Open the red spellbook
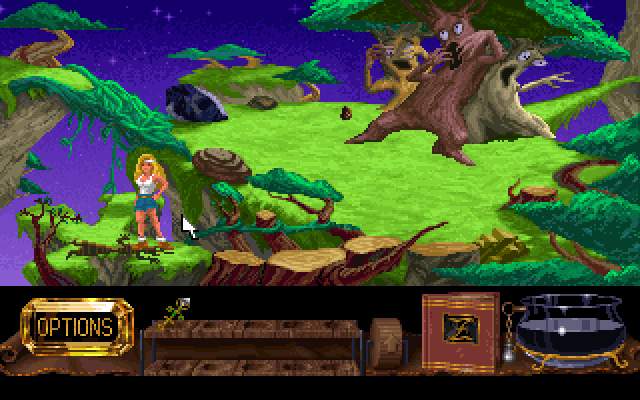 tap(459, 328)
